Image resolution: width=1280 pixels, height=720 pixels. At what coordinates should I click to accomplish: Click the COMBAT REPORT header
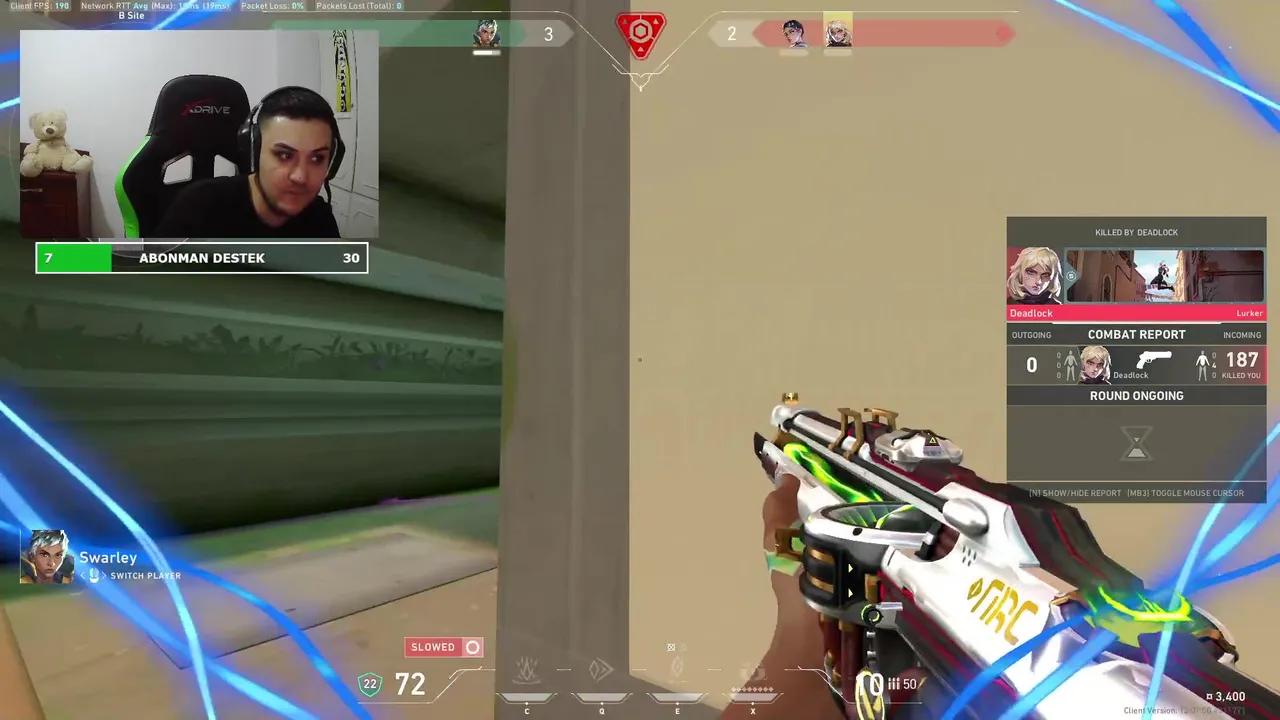[x=1136, y=335]
